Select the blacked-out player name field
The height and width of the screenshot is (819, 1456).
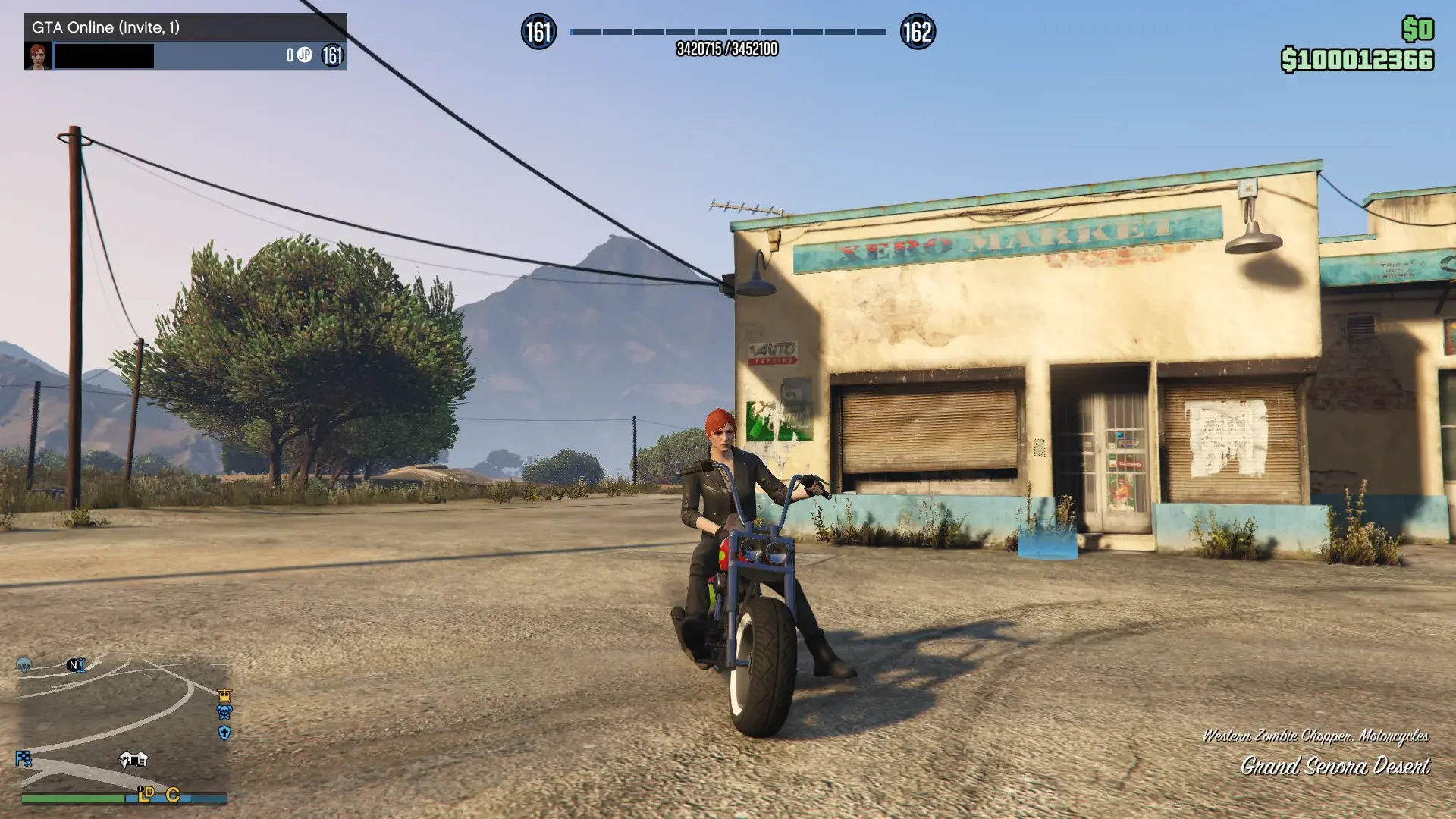coord(104,55)
